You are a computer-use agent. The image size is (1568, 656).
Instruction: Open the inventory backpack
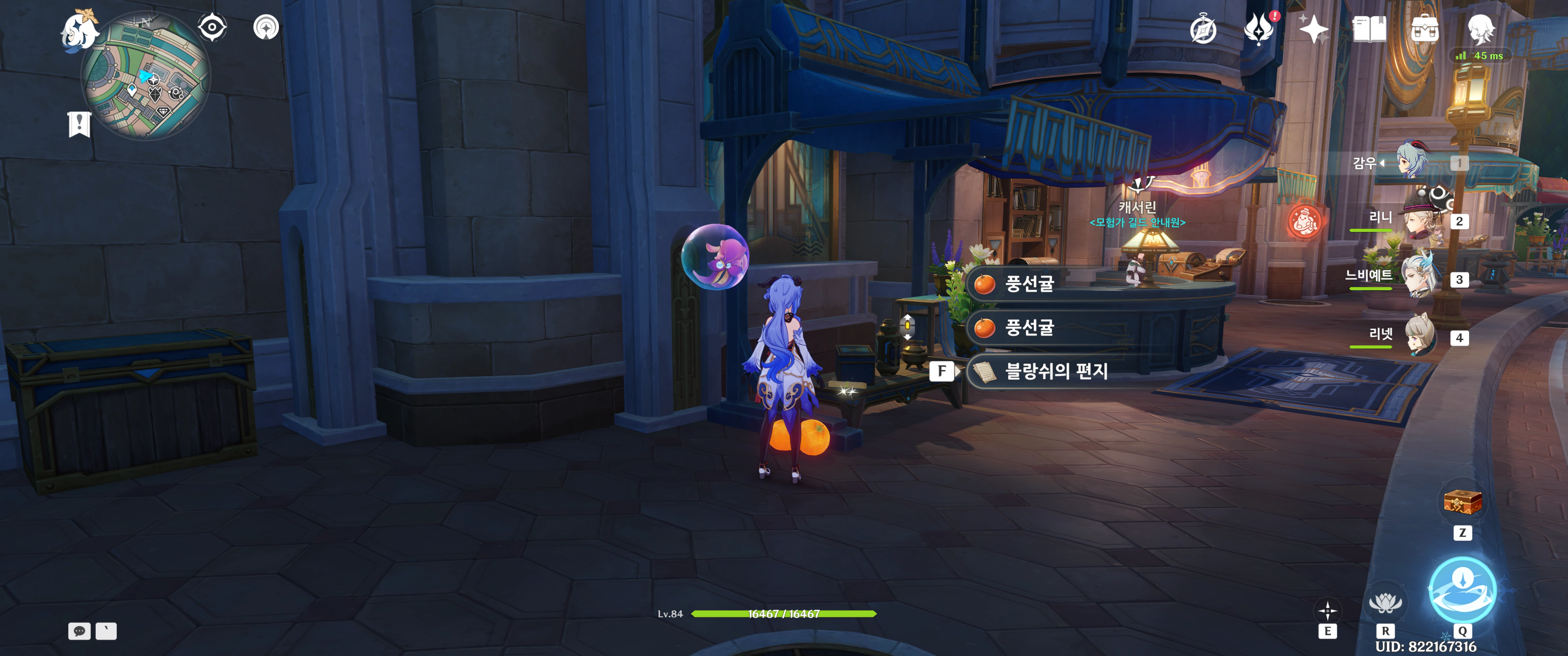coord(1424,29)
